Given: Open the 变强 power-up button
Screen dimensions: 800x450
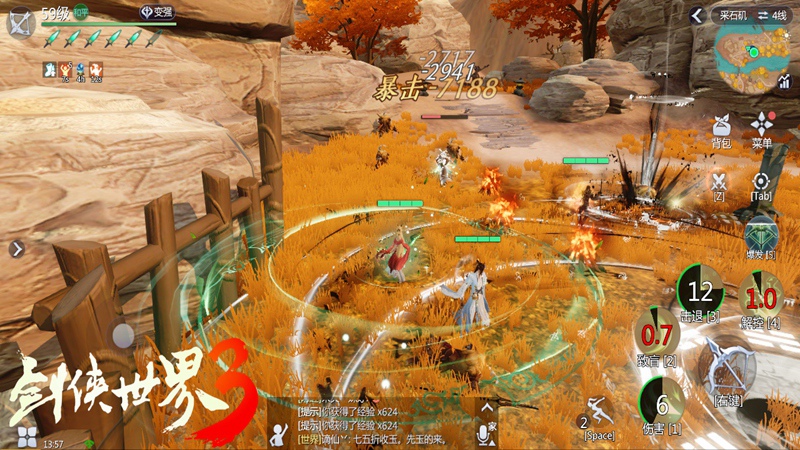Looking at the screenshot, I should [x=154, y=12].
